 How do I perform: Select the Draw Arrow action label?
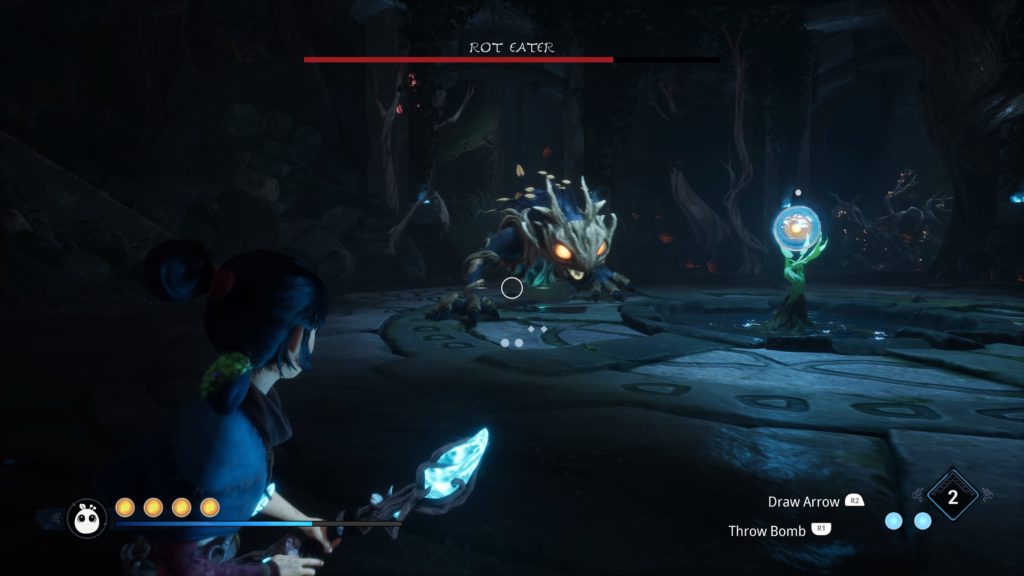[x=803, y=501]
